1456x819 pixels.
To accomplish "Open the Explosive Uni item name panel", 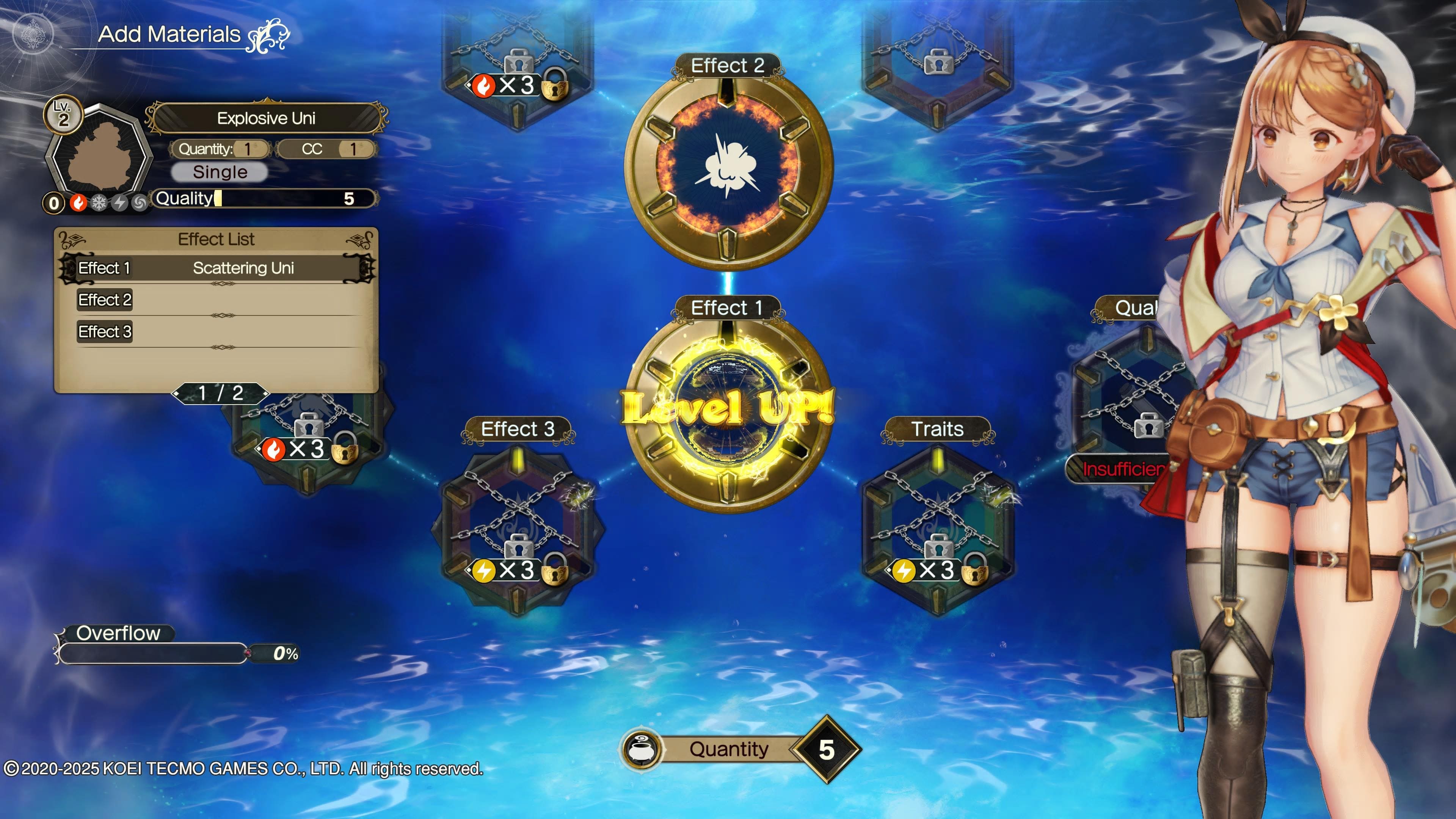I will [x=266, y=118].
